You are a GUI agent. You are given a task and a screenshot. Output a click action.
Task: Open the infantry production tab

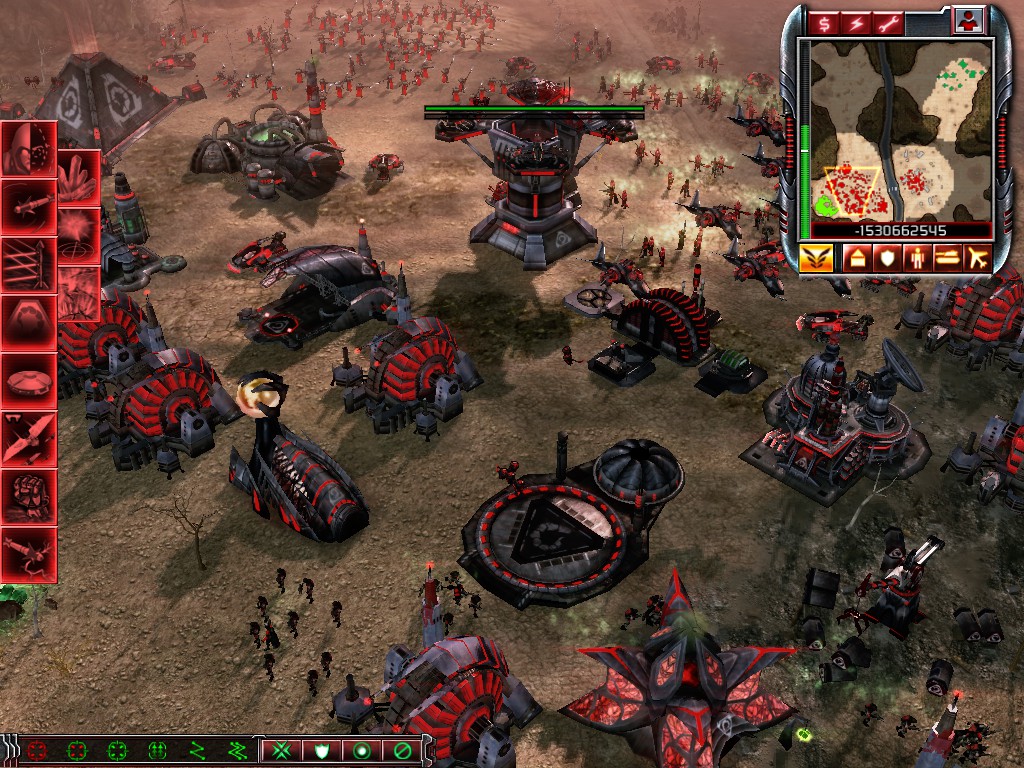coord(916,258)
